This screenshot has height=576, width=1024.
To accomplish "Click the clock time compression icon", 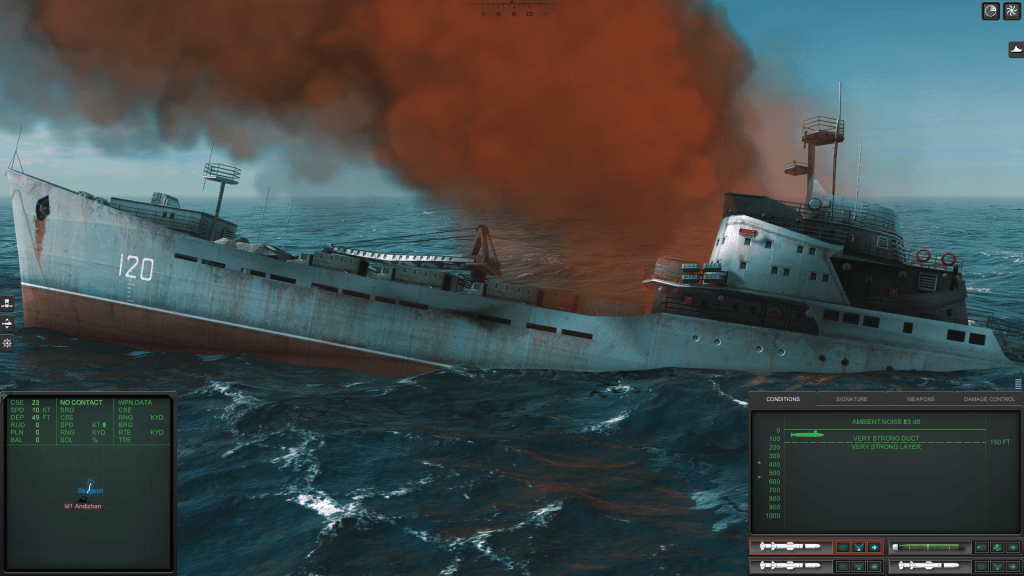I will tap(990, 11).
